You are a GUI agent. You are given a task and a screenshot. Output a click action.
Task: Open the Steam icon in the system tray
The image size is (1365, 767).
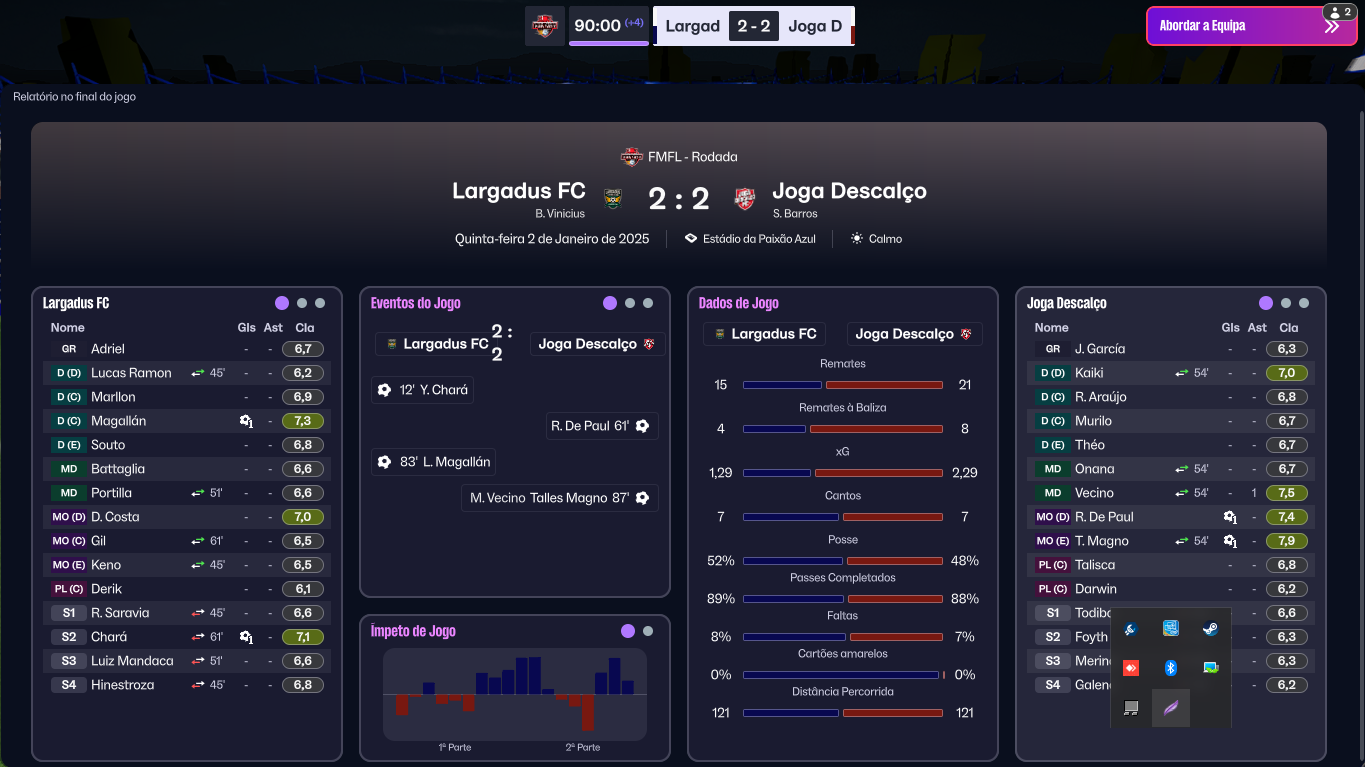[1210, 629]
